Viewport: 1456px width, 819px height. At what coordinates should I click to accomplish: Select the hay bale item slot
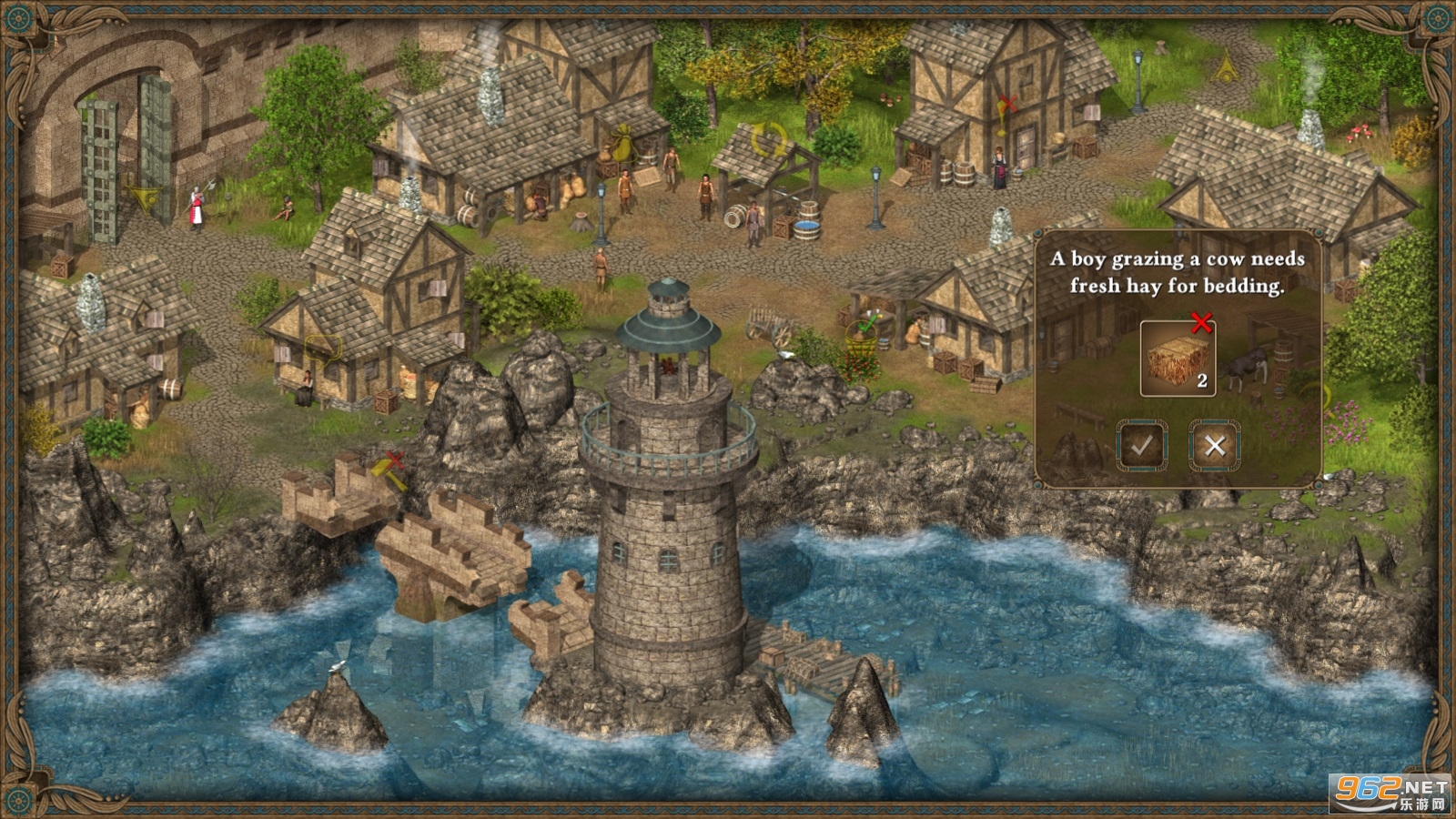[1178, 358]
